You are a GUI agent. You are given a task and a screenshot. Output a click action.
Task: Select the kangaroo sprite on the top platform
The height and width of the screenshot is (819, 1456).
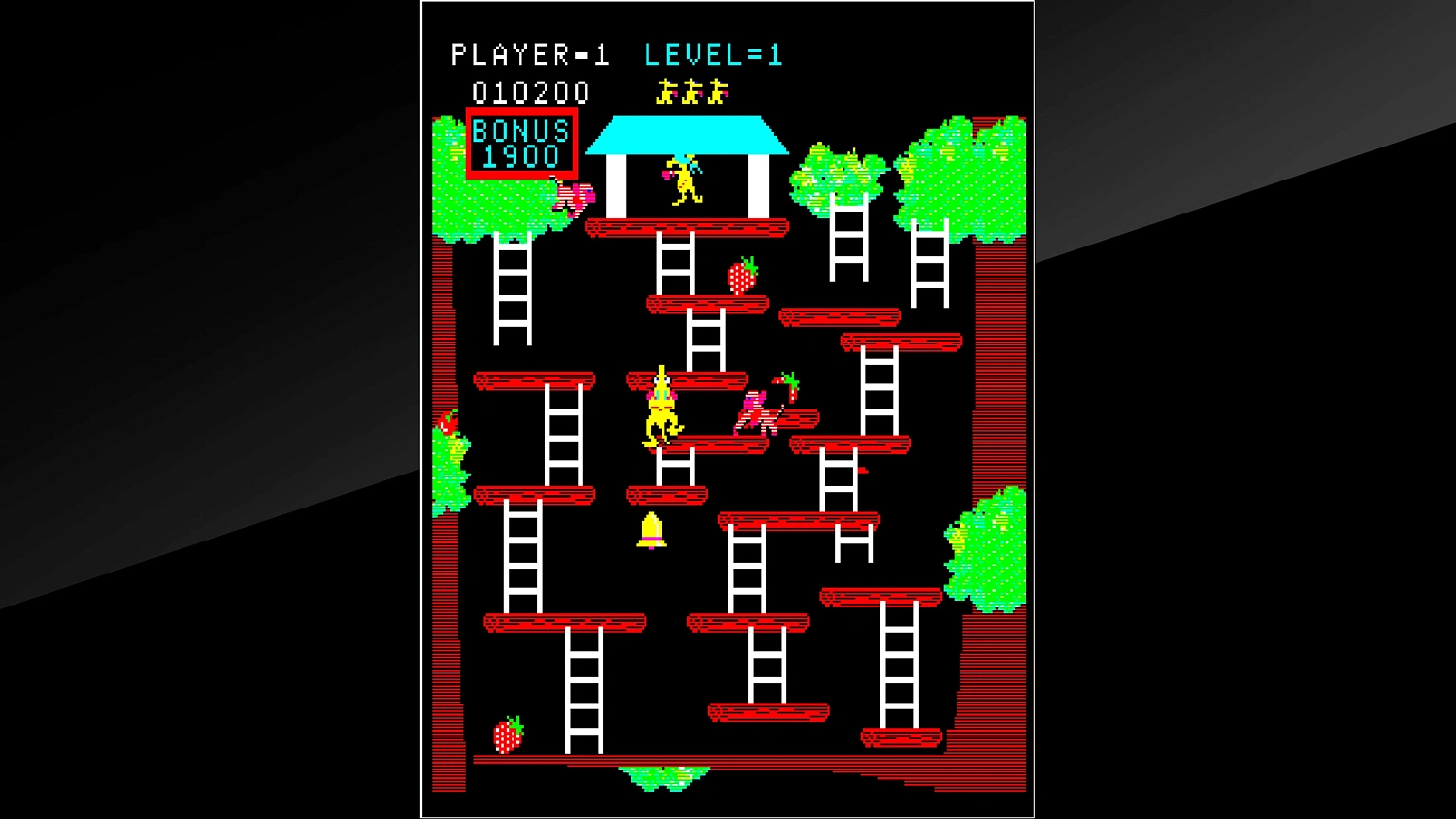tap(685, 180)
